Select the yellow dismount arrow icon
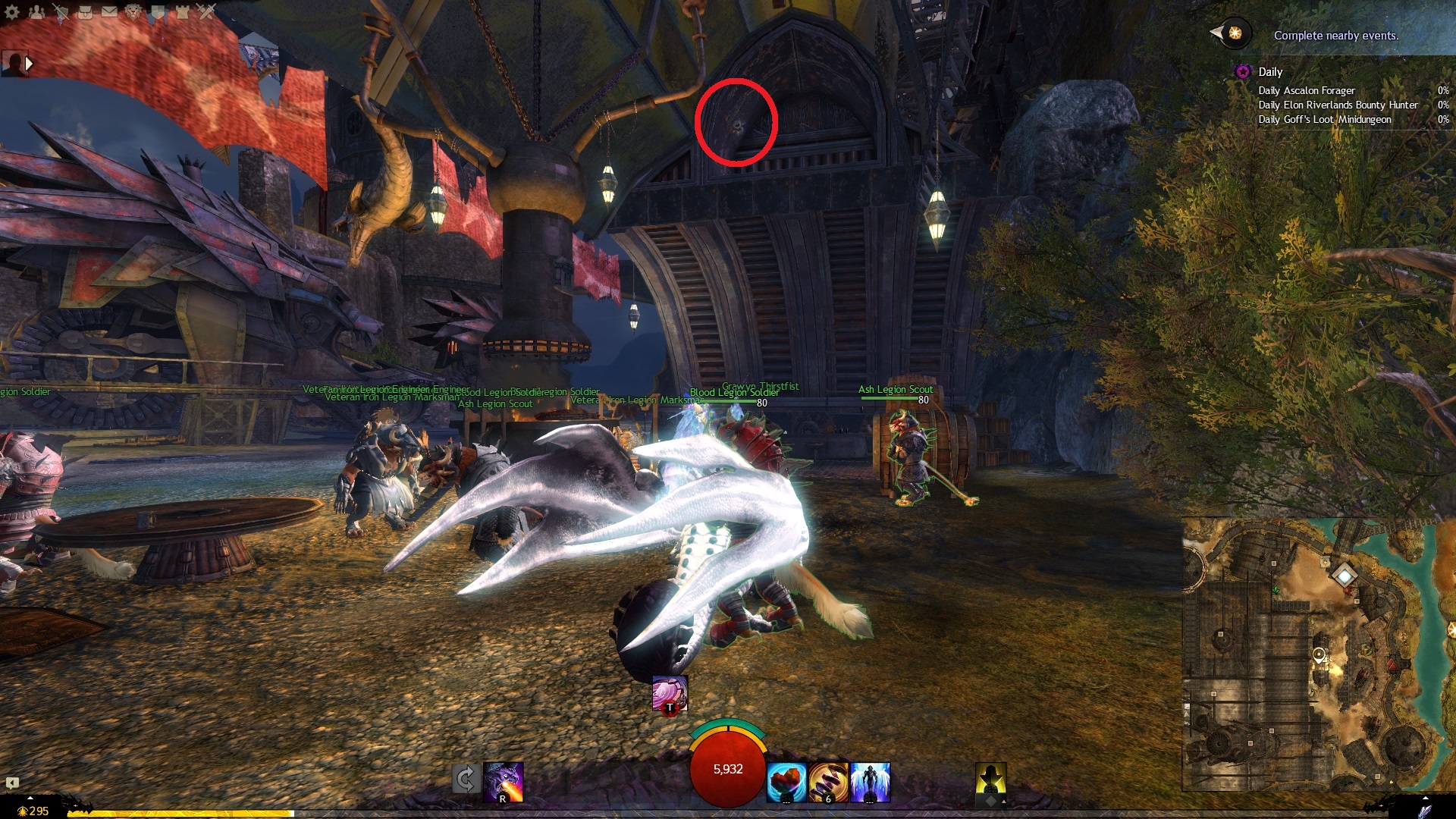The image size is (1456, 819). [990, 780]
